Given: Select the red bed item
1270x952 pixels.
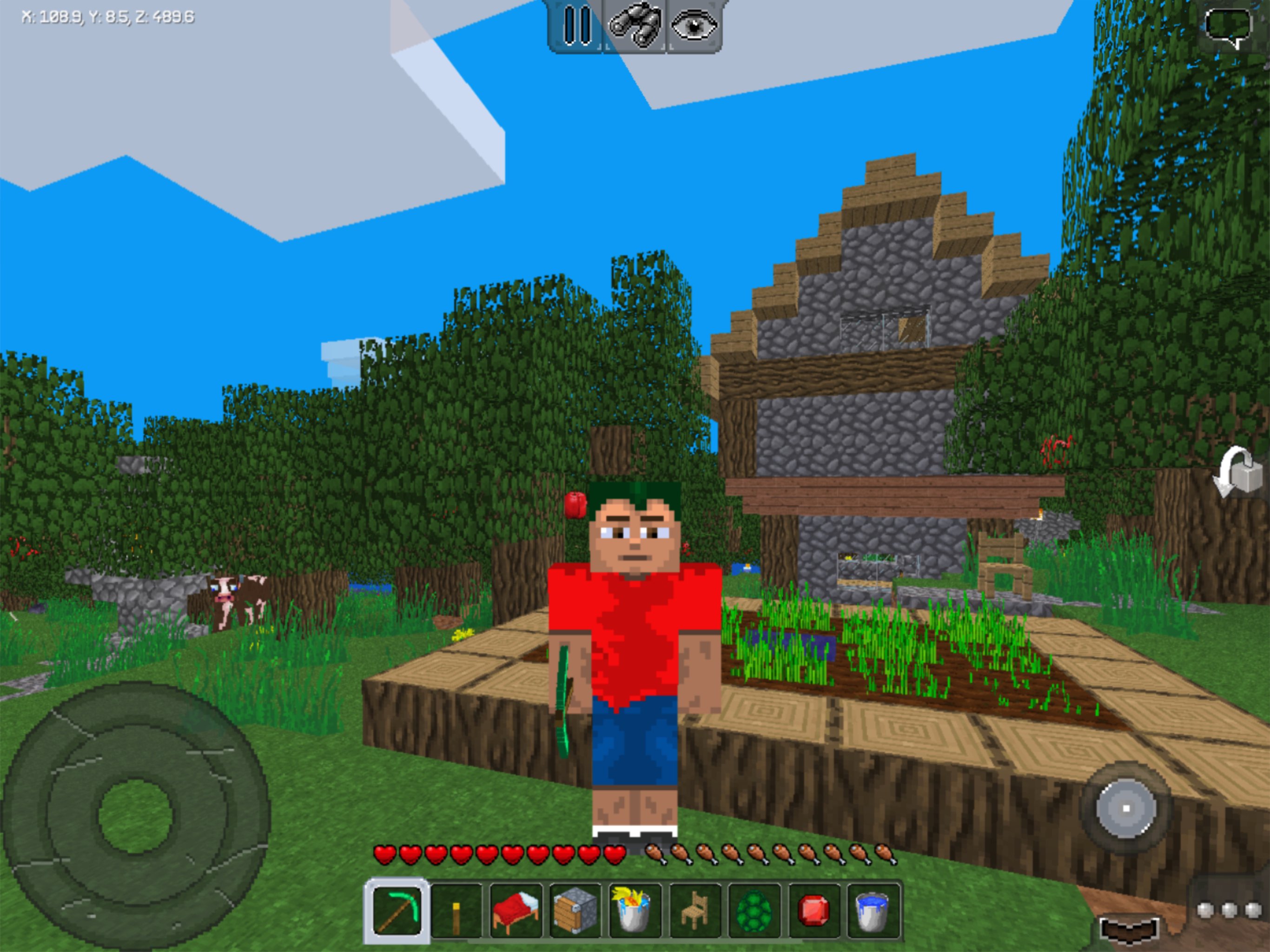Looking at the screenshot, I should [517, 910].
